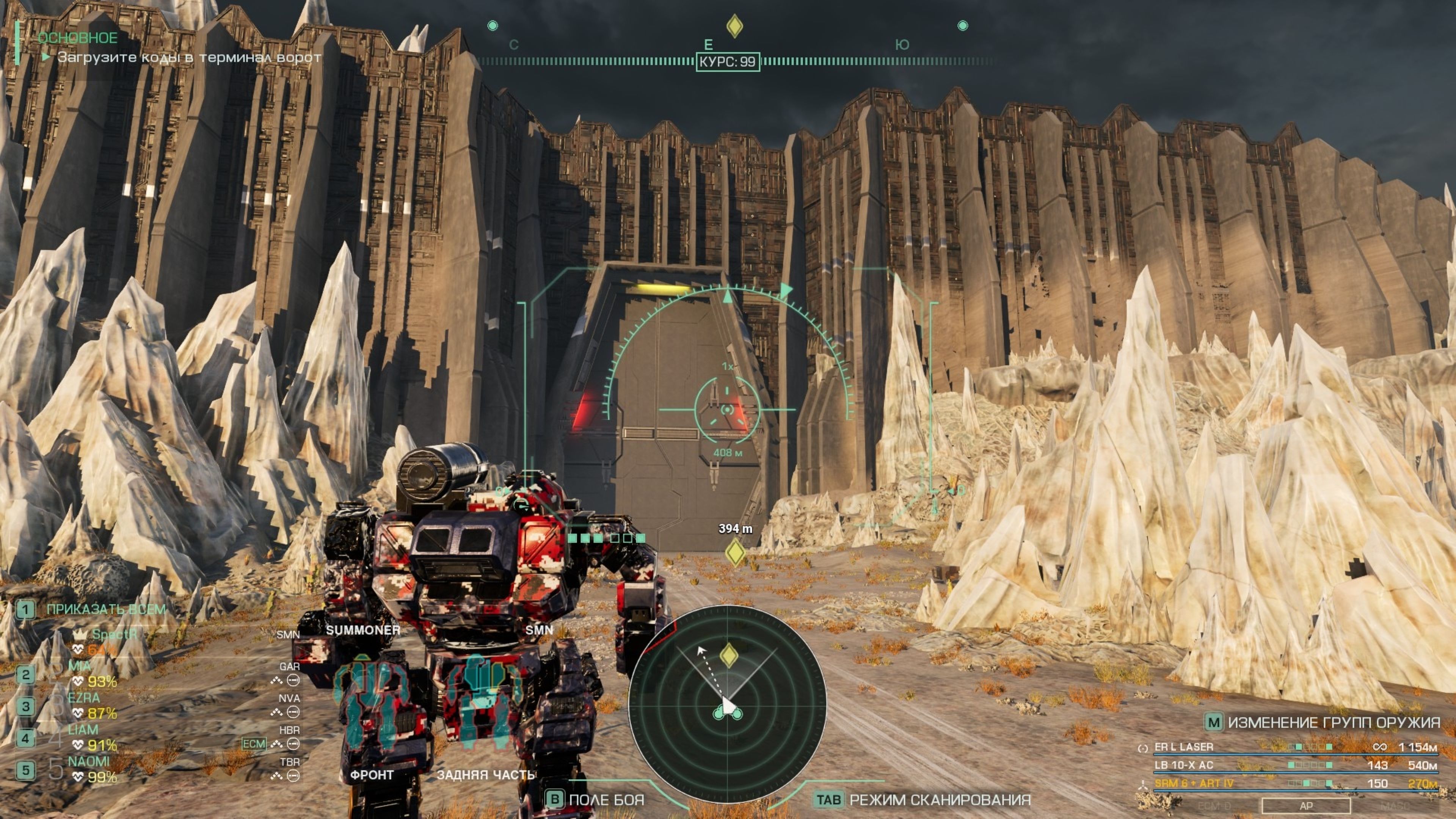The height and width of the screenshot is (819, 1456).
Task: Click the 'Курс: 99' compass heading box
Action: click(x=728, y=61)
